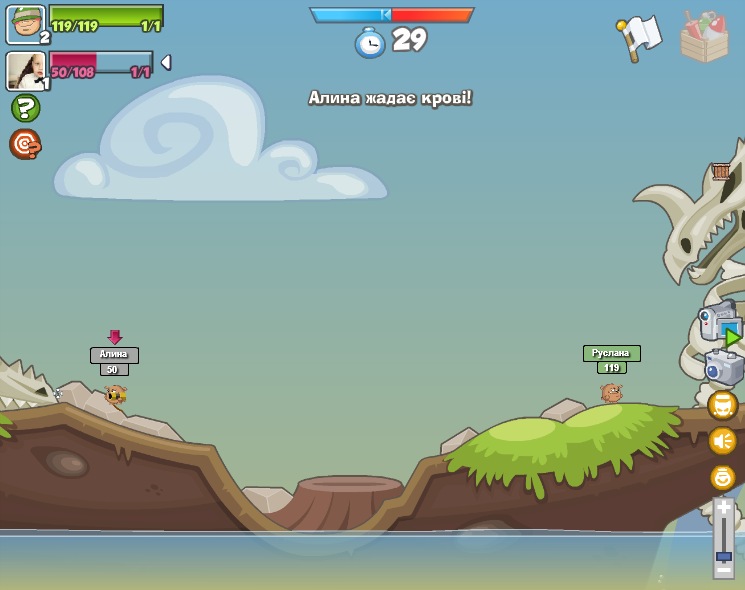This screenshot has width=745, height=590.
Task: Toggle sound with the speaker button
Action: pyautogui.click(x=722, y=440)
